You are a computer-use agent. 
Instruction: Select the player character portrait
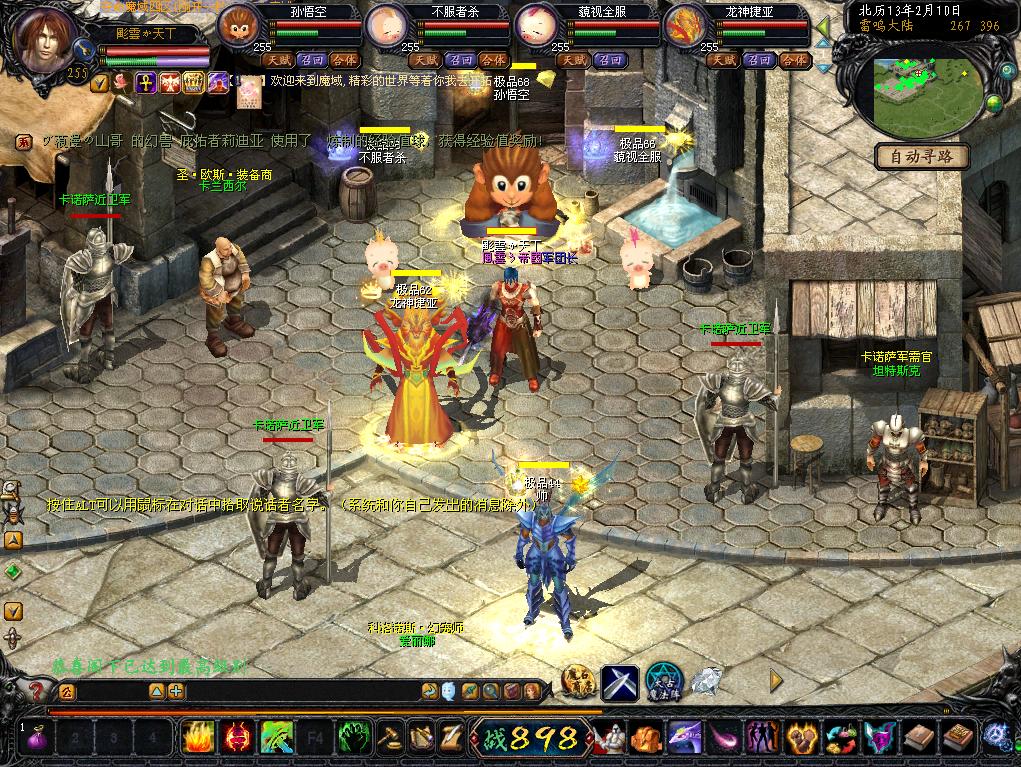[43, 40]
